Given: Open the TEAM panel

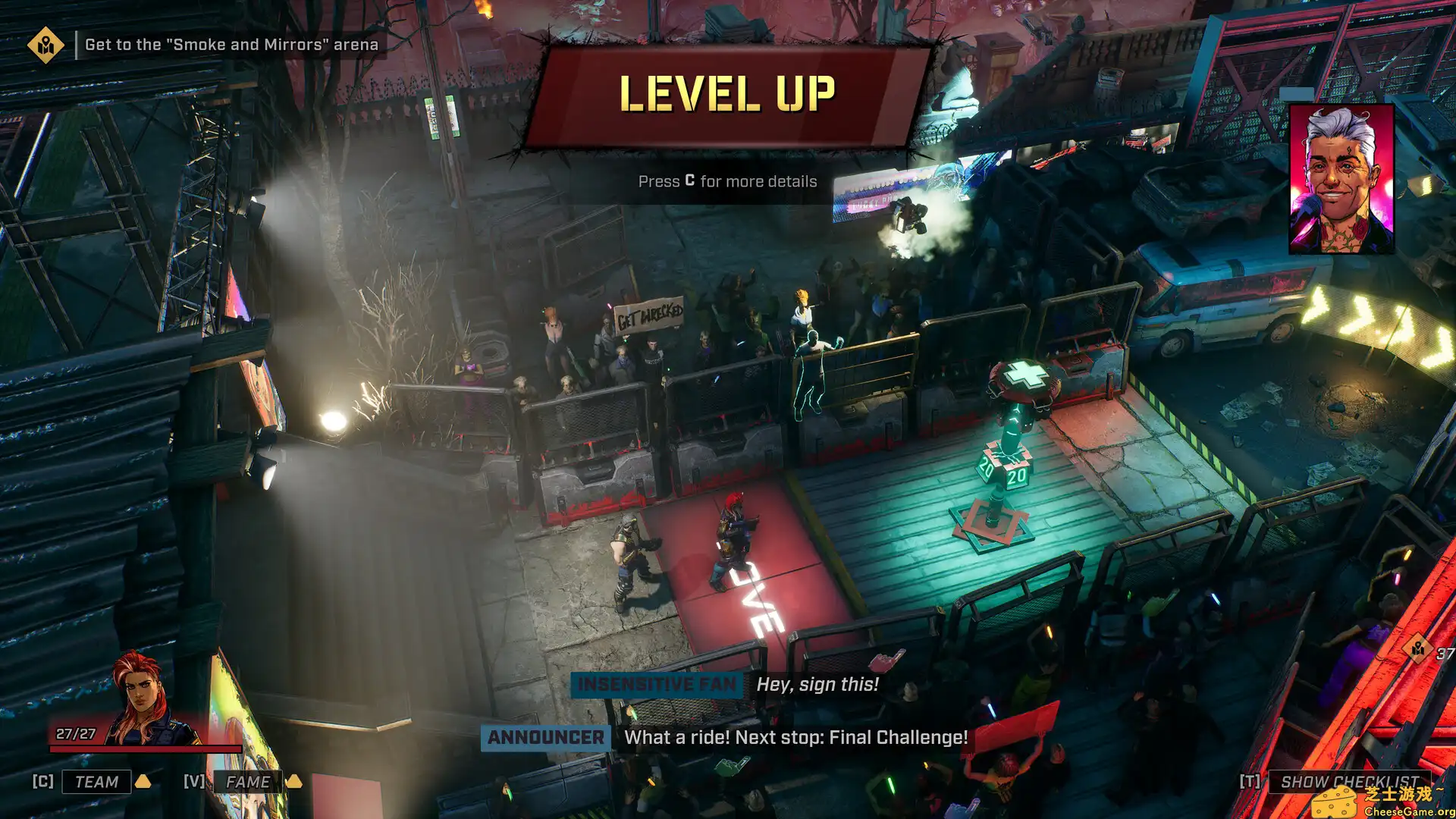Looking at the screenshot, I should [x=96, y=782].
